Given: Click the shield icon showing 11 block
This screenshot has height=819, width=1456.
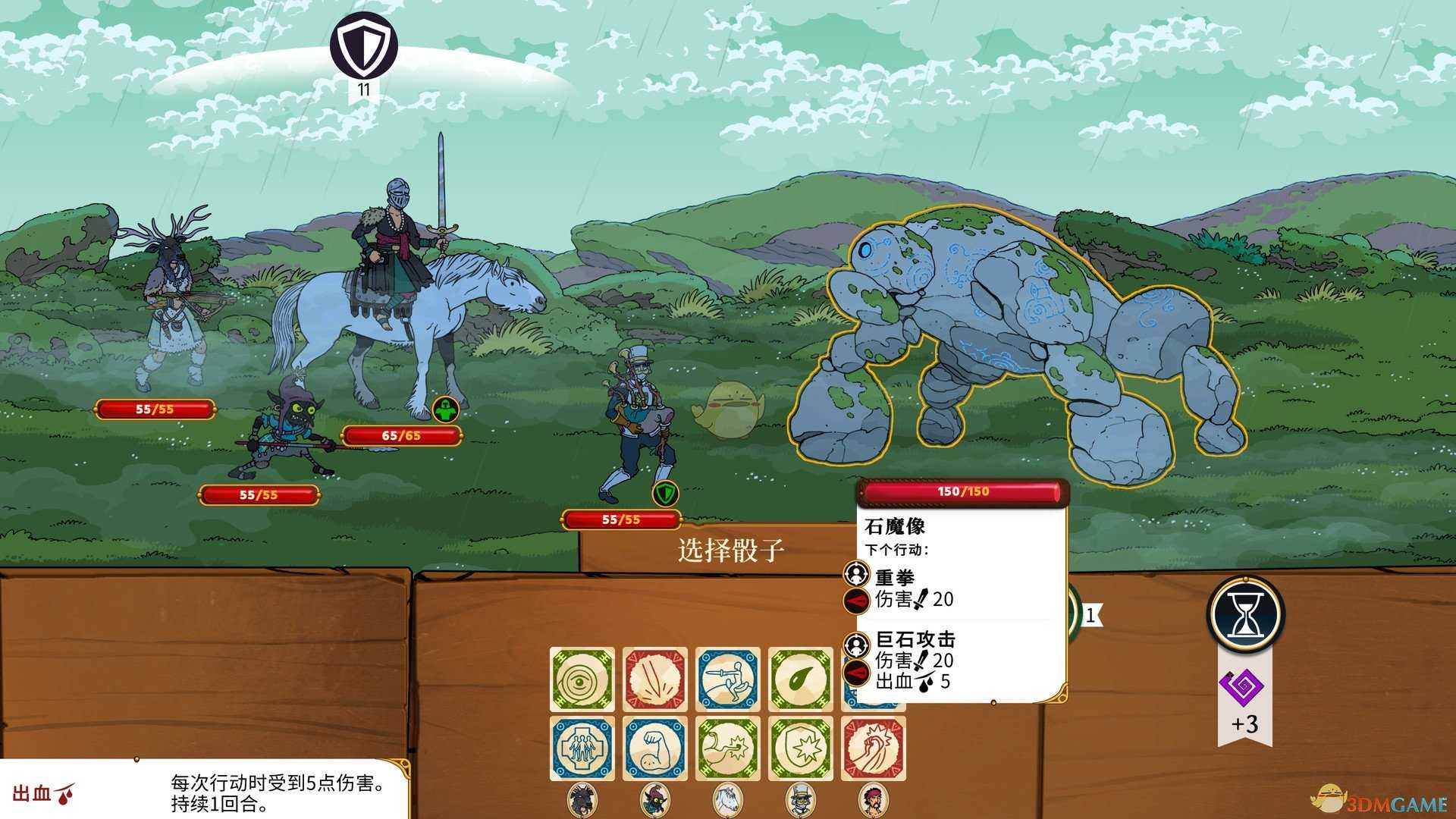Looking at the screenshot, I should tap(363, 47).
